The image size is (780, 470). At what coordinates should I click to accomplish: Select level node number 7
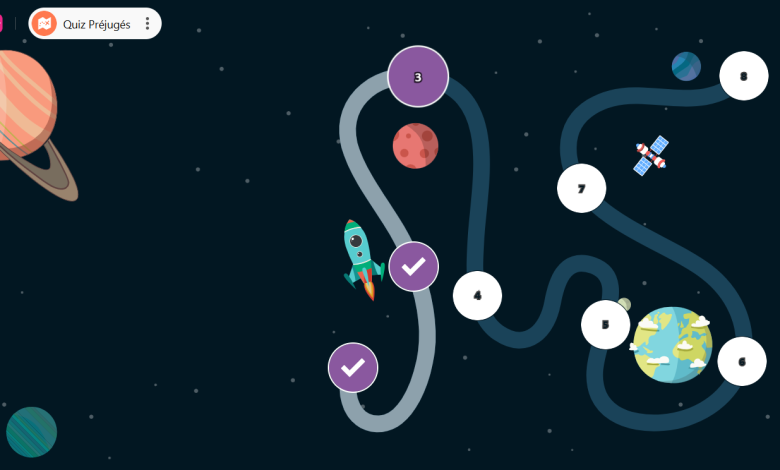click(x=581, y=188)
